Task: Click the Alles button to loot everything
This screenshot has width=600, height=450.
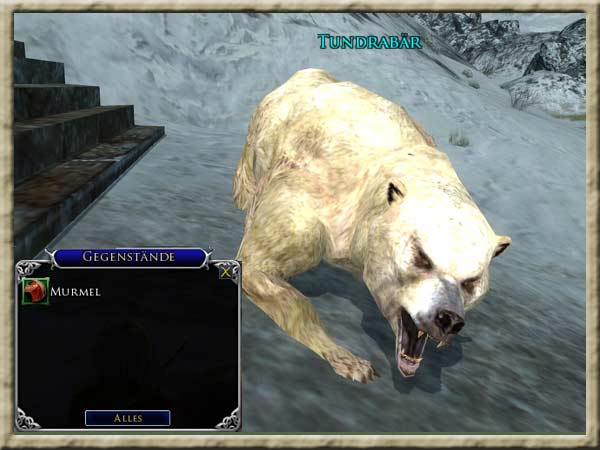Action: [127, 418]
